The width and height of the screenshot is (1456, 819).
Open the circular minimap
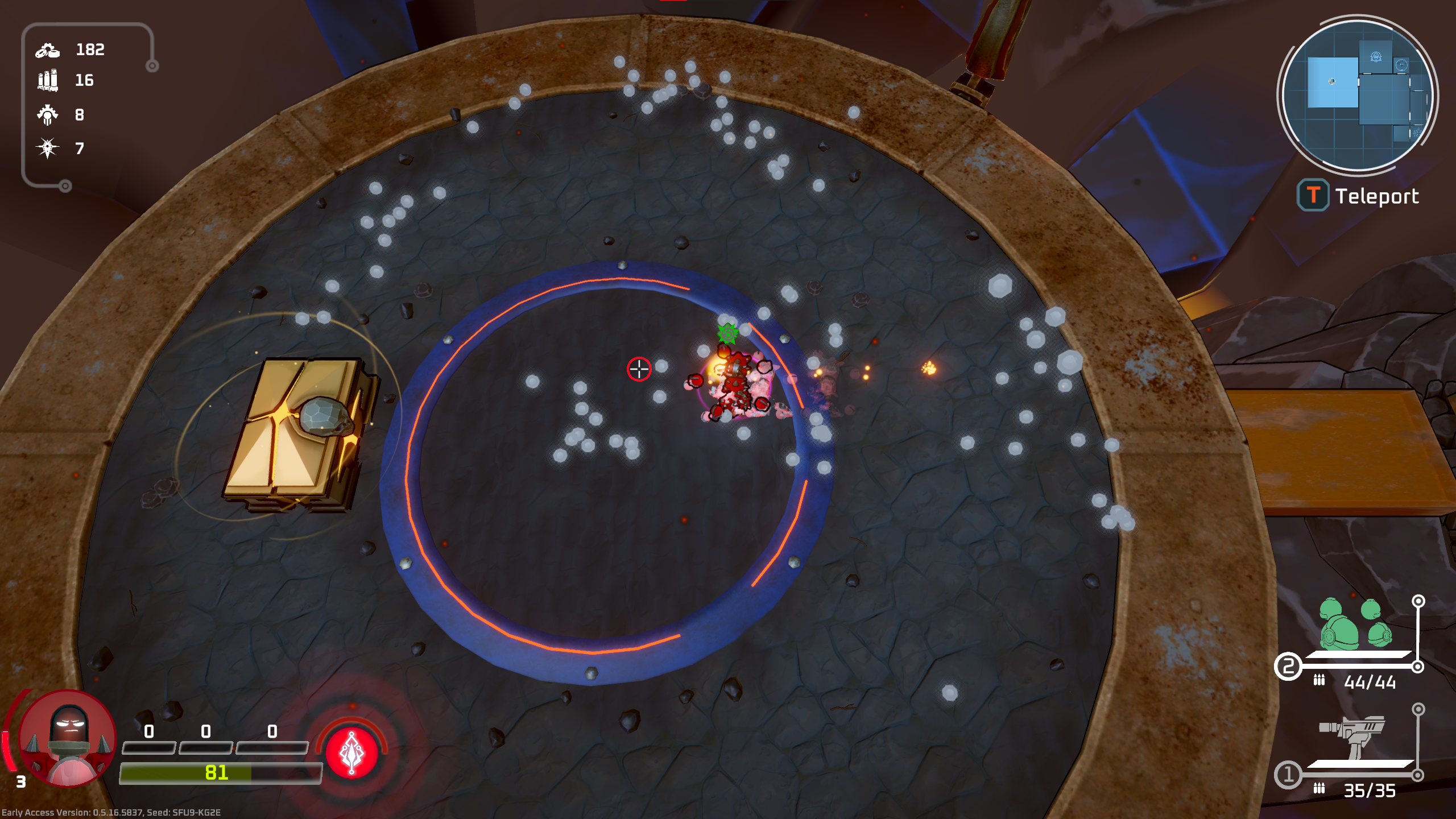[x=1357, y=96]
